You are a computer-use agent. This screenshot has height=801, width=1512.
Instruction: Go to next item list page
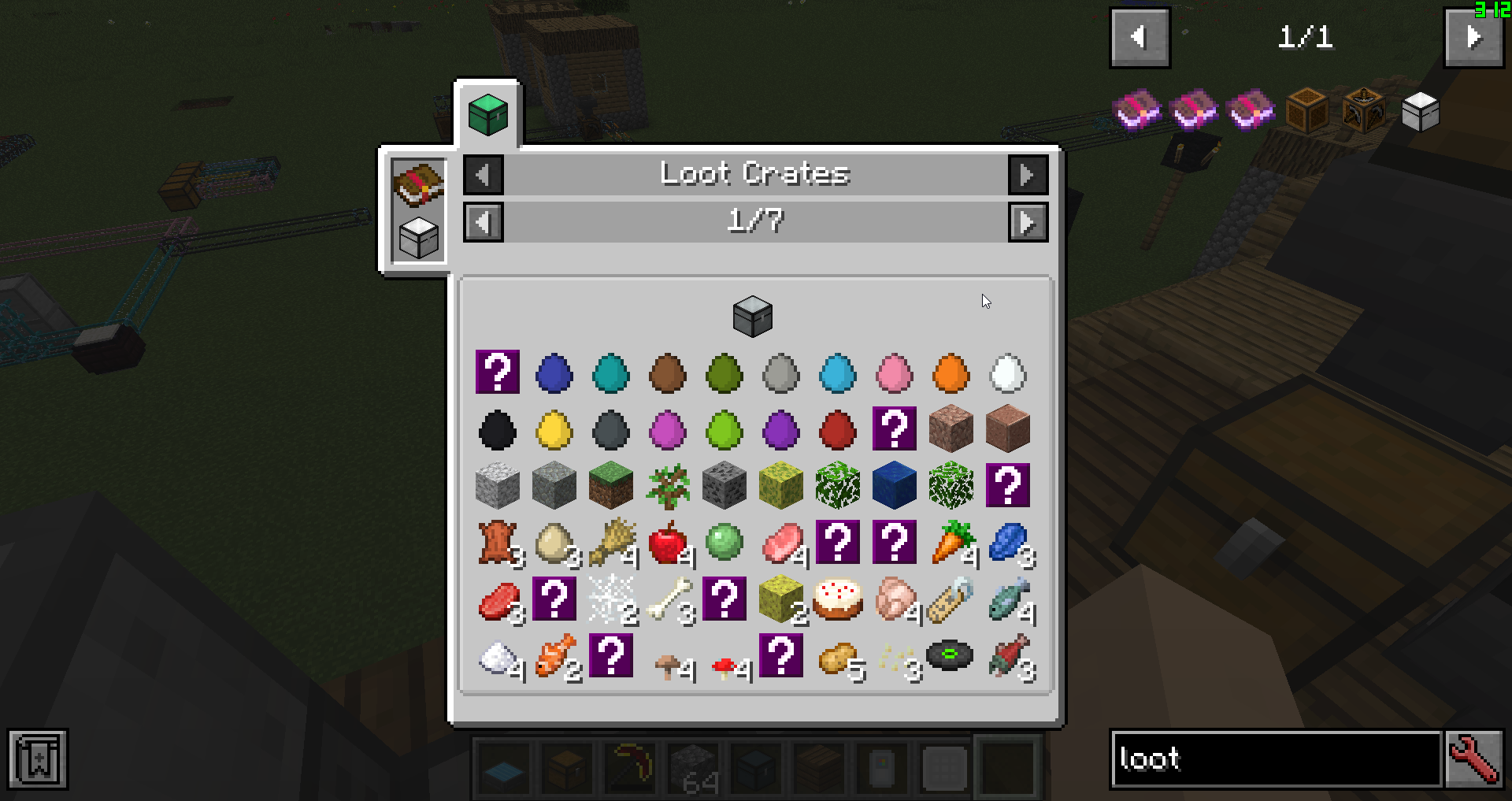[1473, 37]
